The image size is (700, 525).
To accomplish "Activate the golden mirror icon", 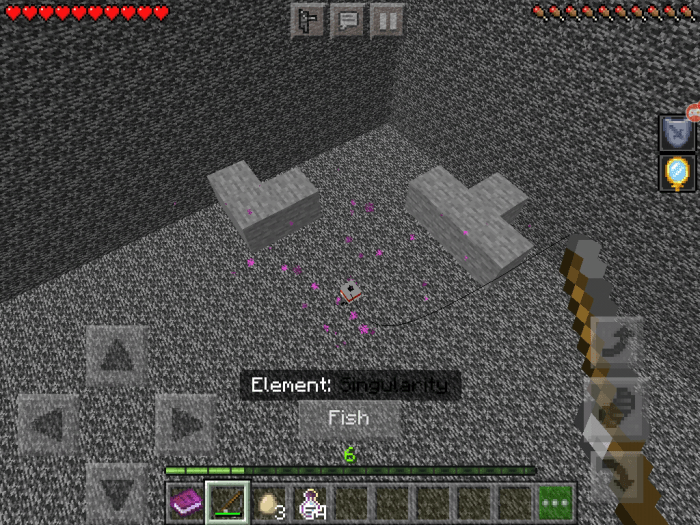I will [675, 173].
